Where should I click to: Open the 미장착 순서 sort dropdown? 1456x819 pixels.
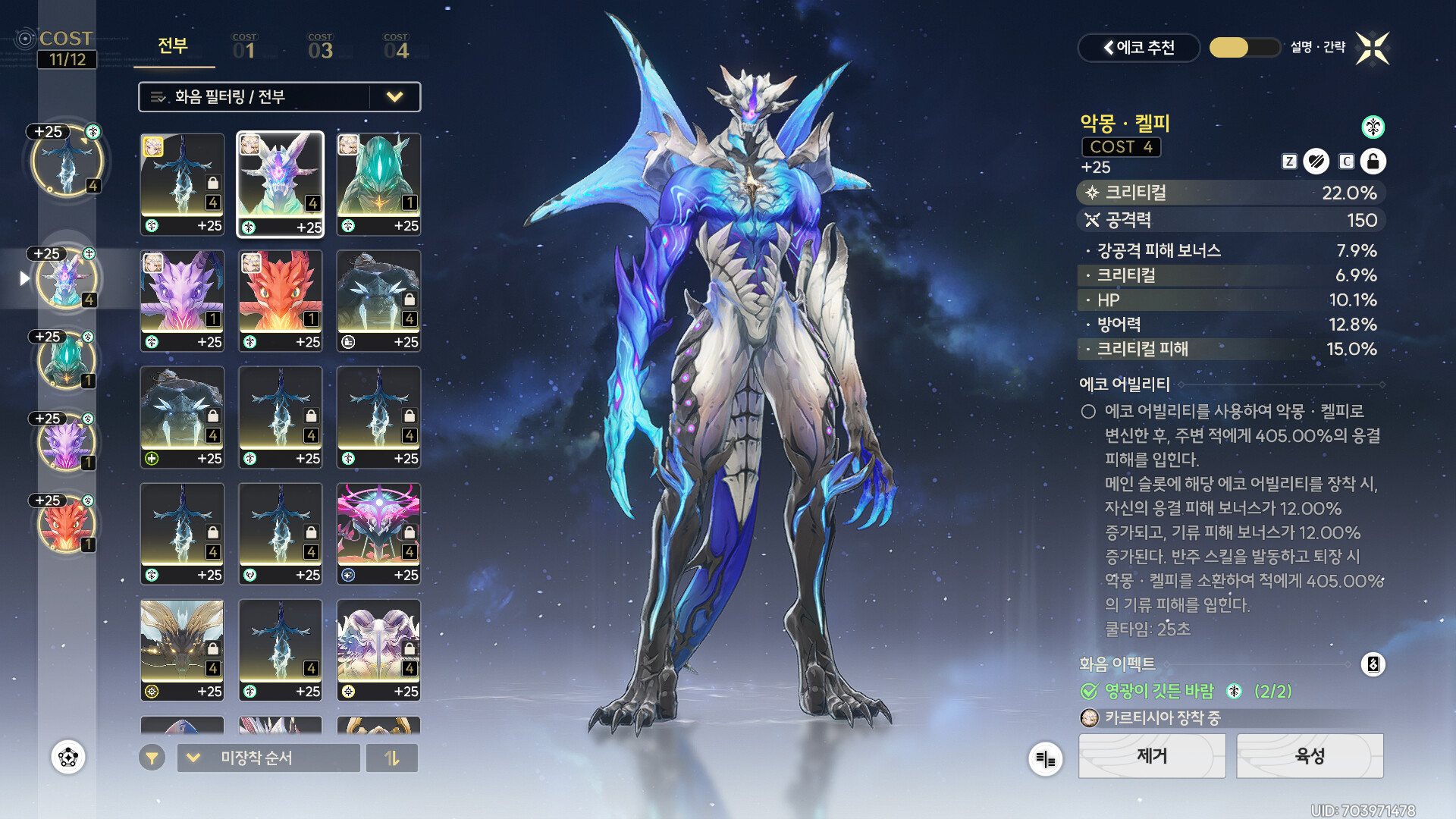pos(268,758)
